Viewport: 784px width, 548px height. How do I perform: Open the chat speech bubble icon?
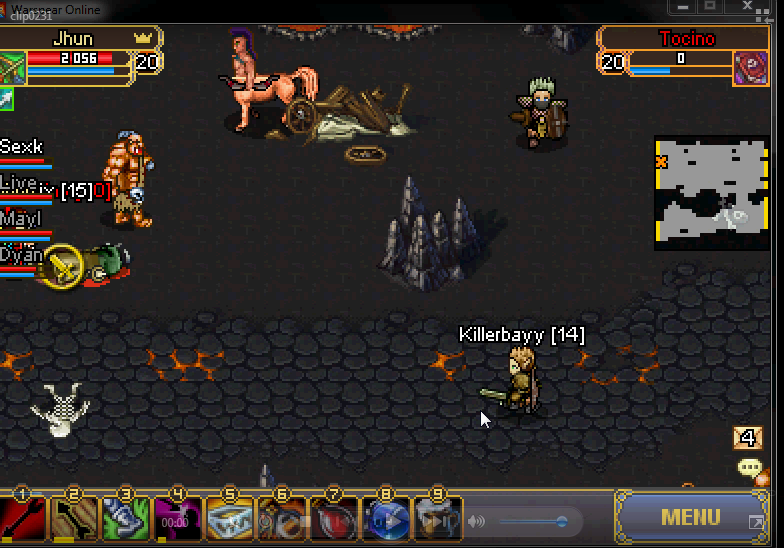point(749,468)
